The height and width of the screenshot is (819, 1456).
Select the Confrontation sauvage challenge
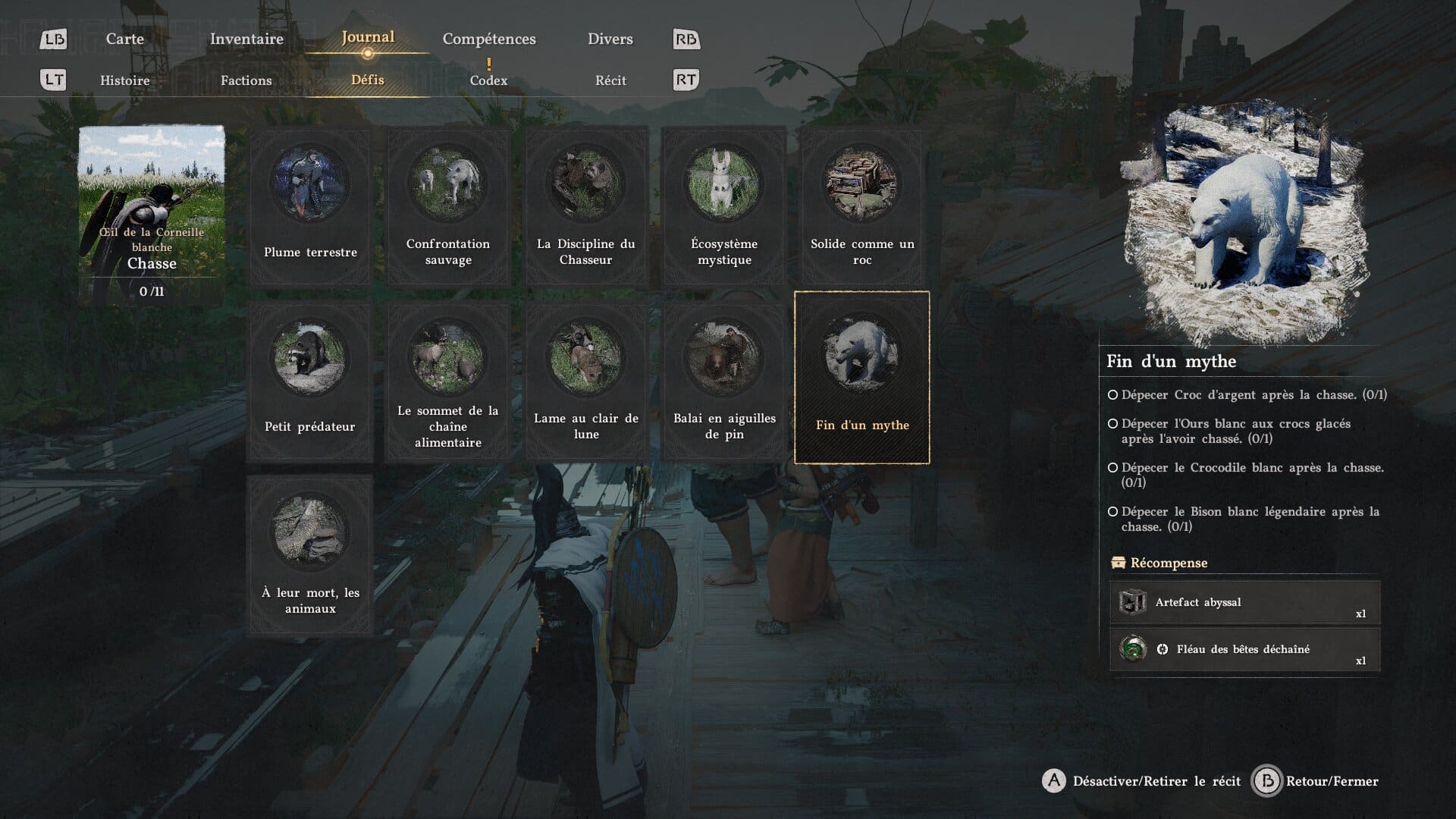(448, 206)
